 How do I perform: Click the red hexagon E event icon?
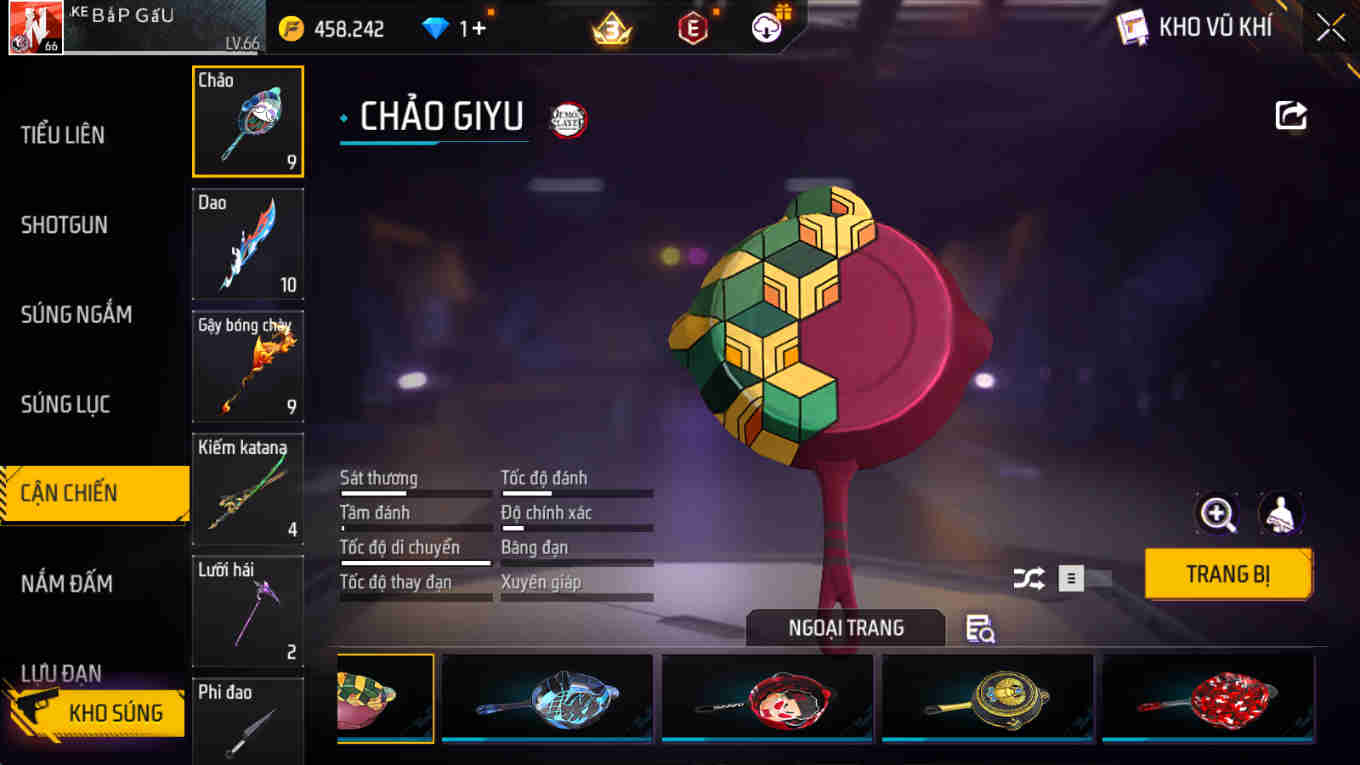pyautogui.click(x=691, y=27)
